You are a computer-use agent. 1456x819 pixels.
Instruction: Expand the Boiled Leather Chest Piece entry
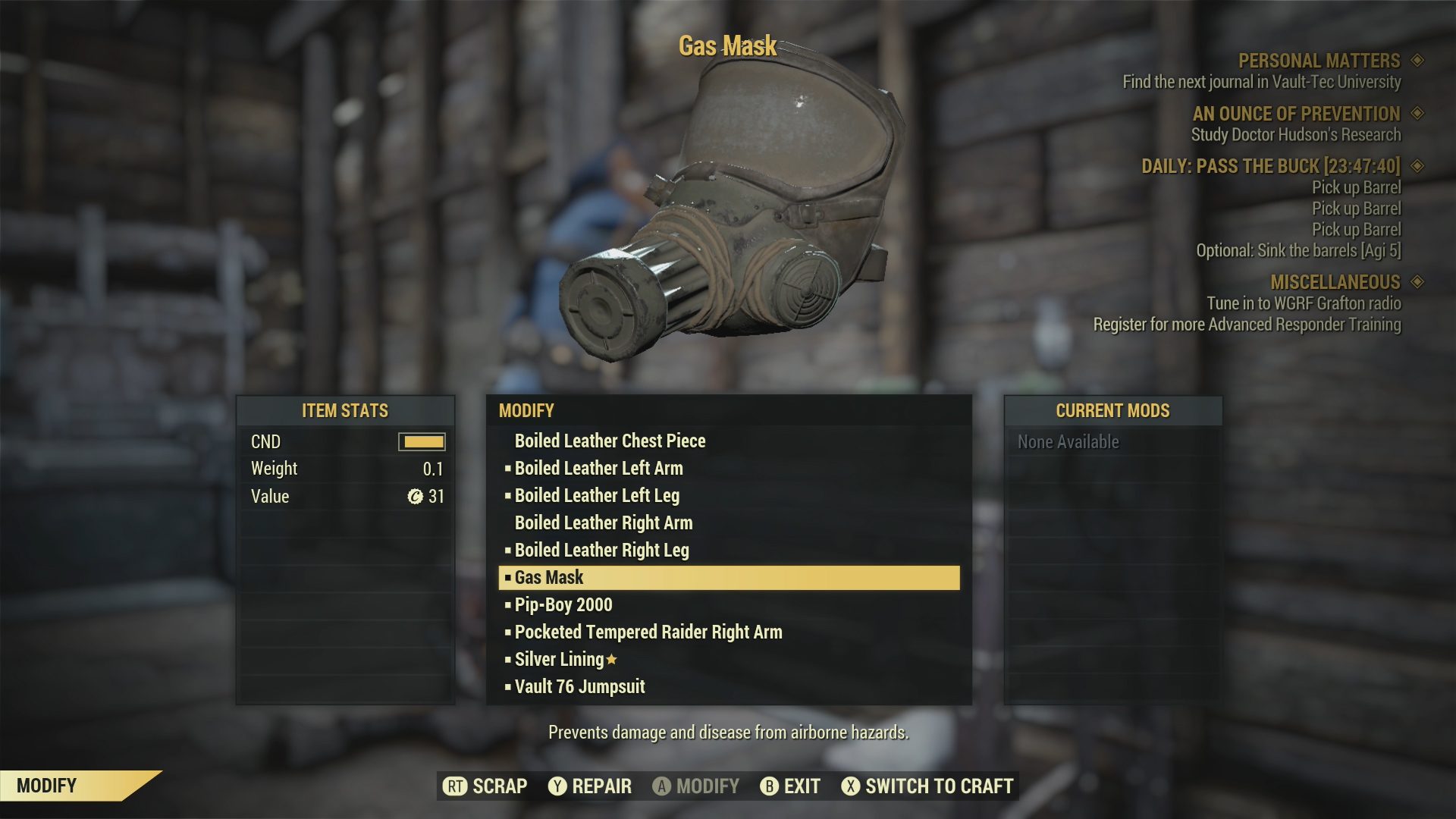coord(610,441)
